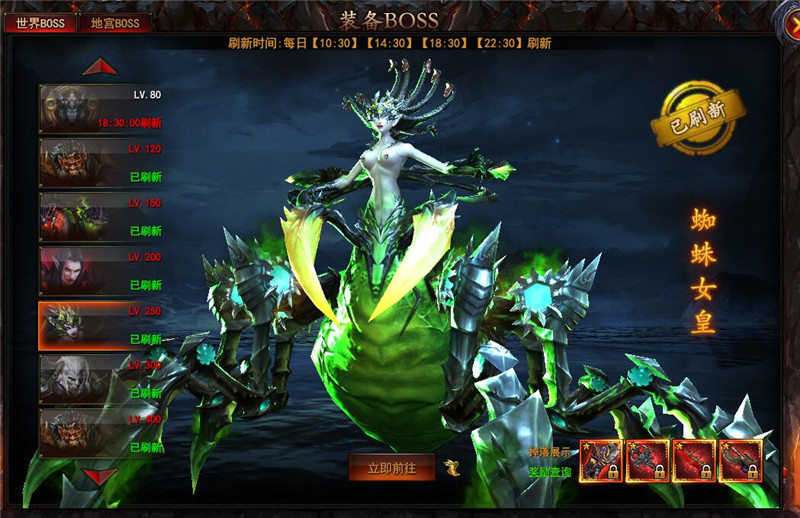The width and height of the screenshot is (800, 518).
Task: Open the 奖励查询 reward query link
Action: (x=550, y=470)
